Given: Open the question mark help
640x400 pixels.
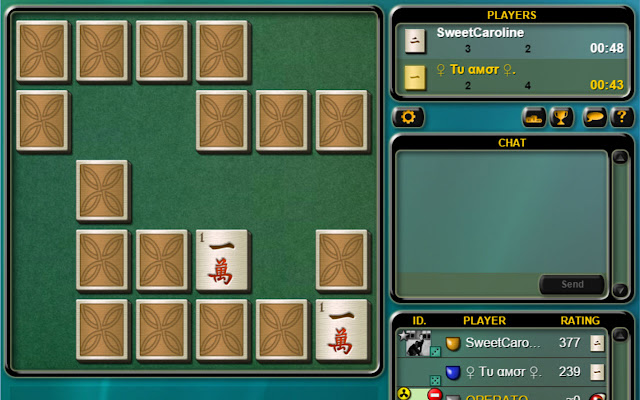Looking at the screenshot, I should [x=623, y=117].
